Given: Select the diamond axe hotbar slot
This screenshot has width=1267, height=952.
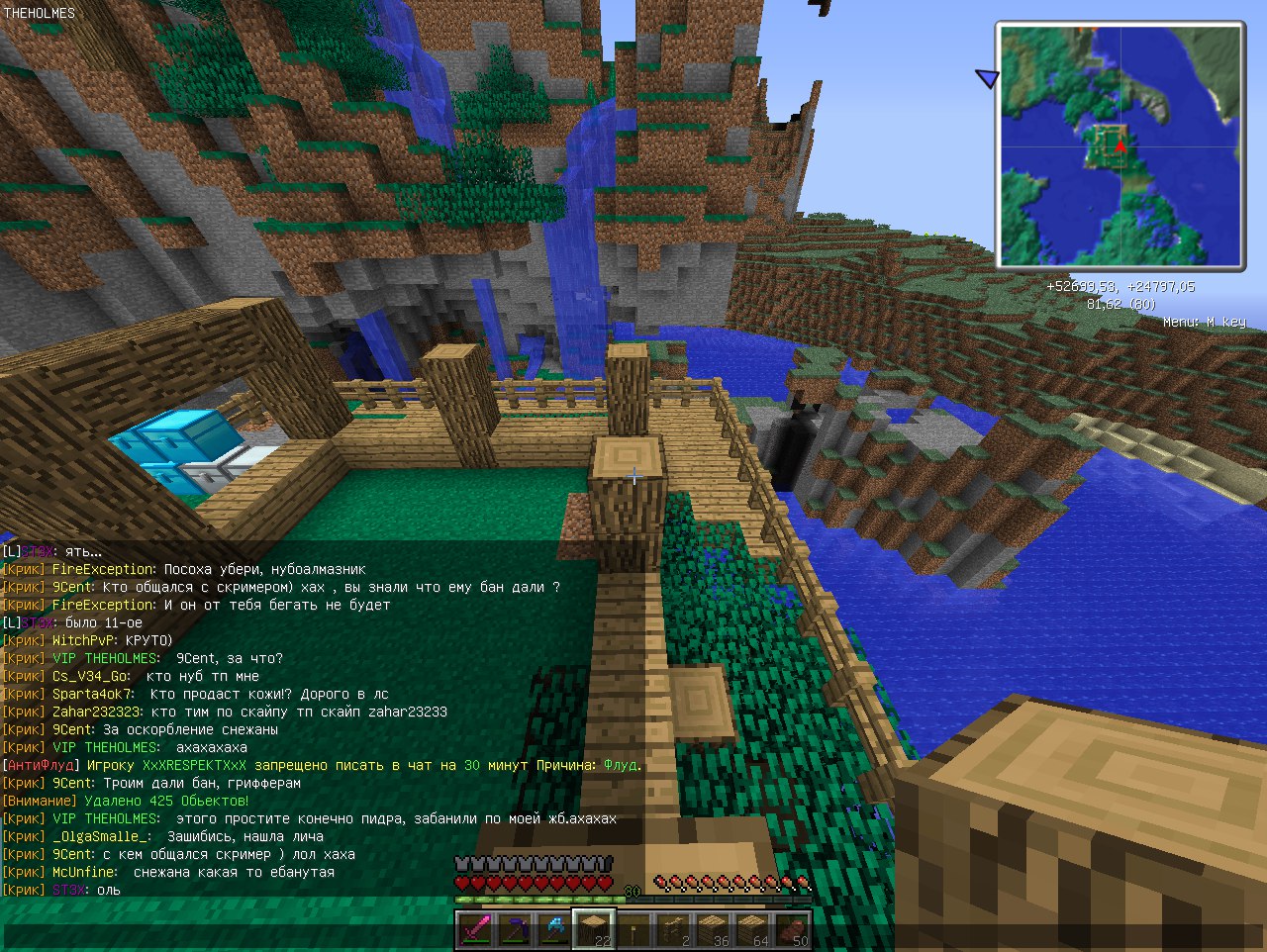Looking at the screenshot, I should pos(553,930).
